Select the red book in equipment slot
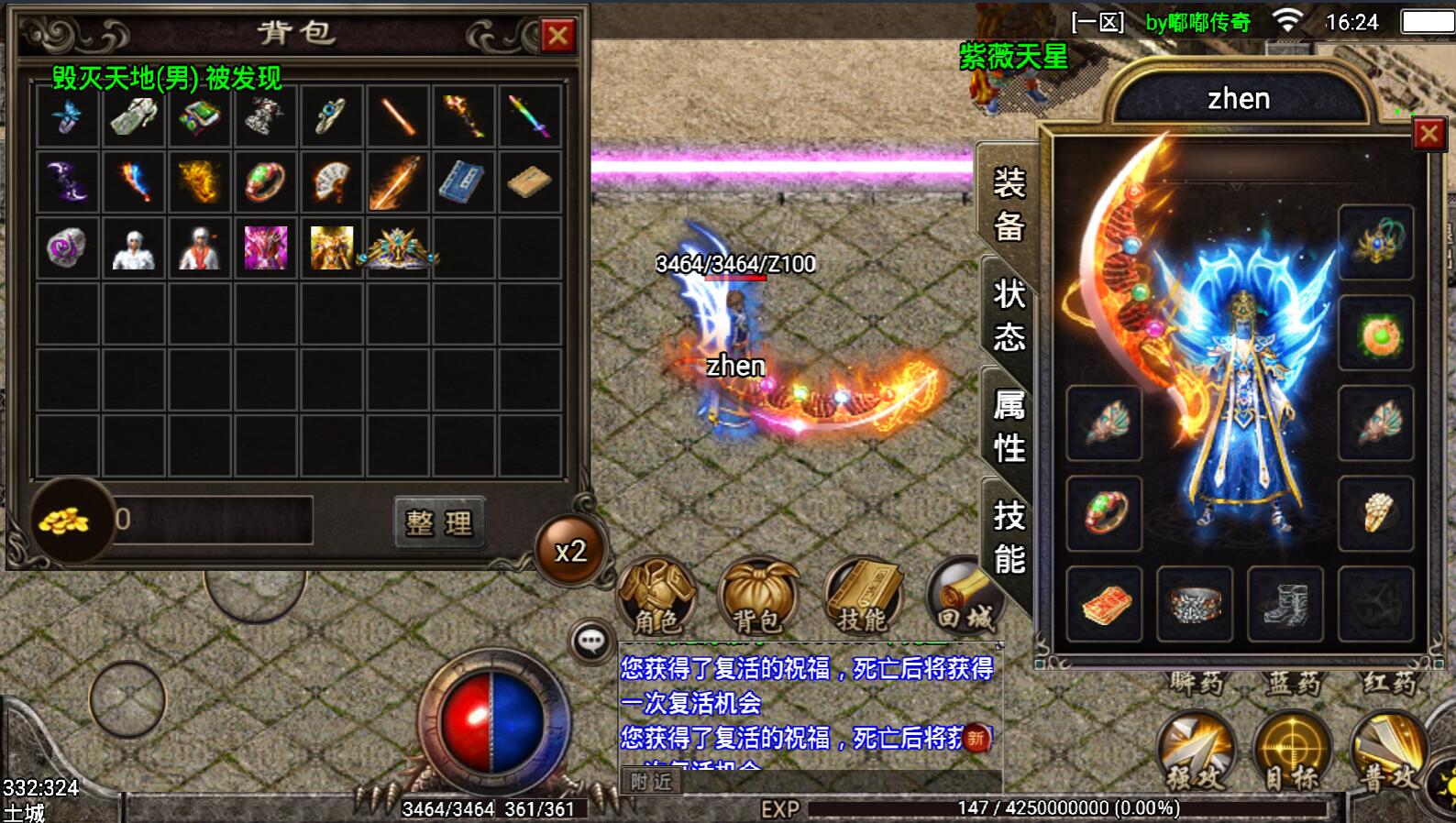1456x823 pixels. [x=1105, y=604]
